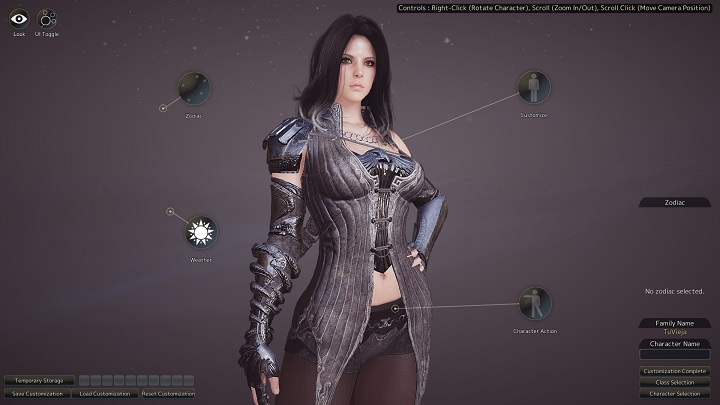
Task: Load Customization preset
Action: click(x=105, y=394)
